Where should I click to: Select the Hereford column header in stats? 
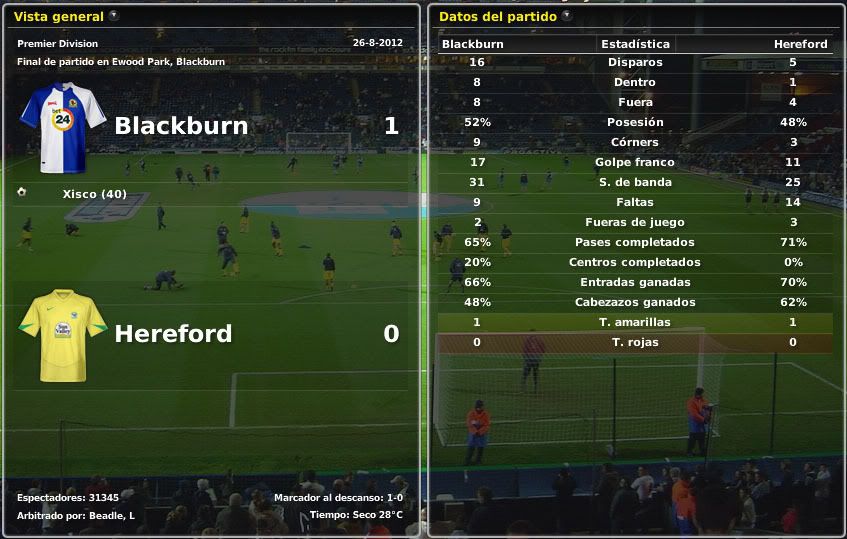[x=800, y=44]
